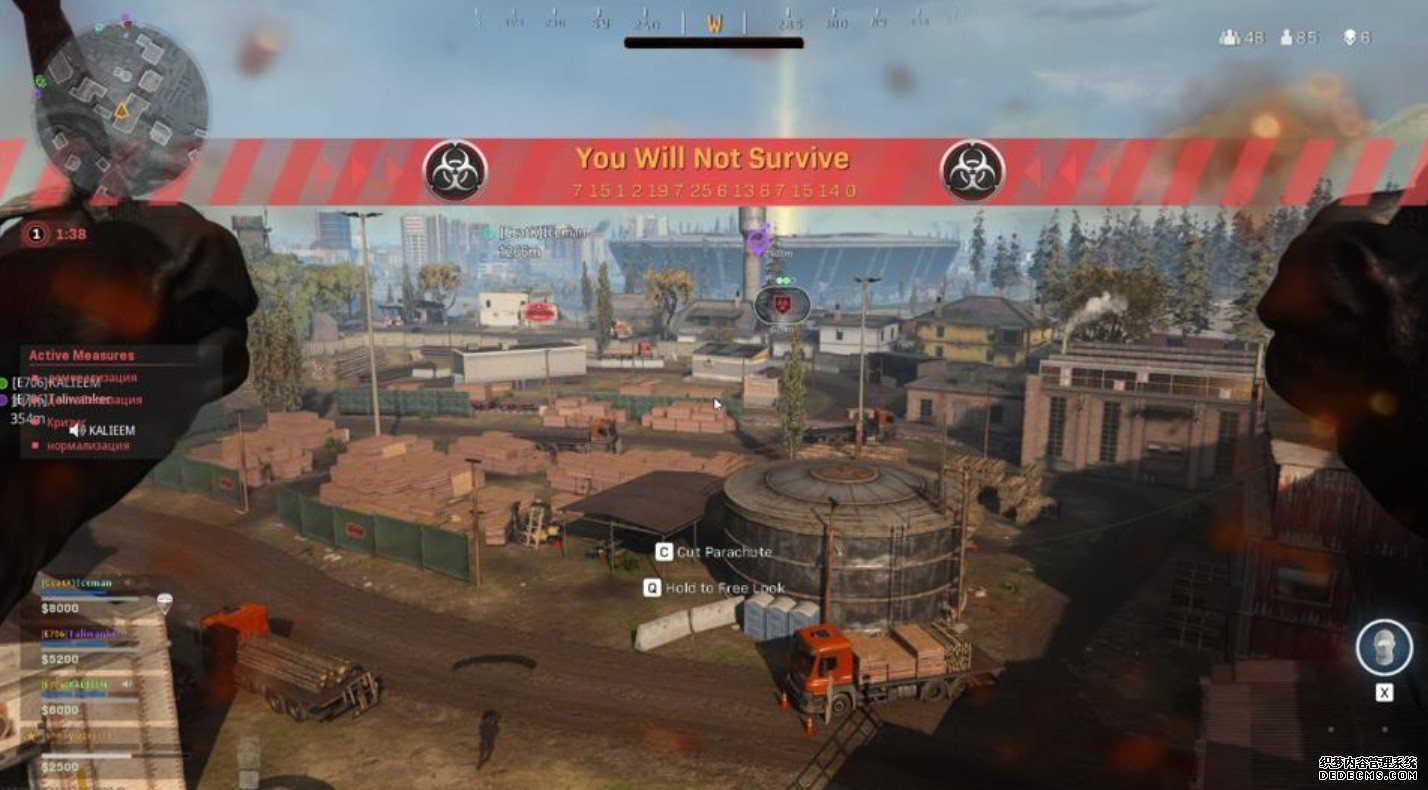Image resolution: width=1428 pixels, height=790 pixels.
Task: Open the circular minimap
Action: 121,108
